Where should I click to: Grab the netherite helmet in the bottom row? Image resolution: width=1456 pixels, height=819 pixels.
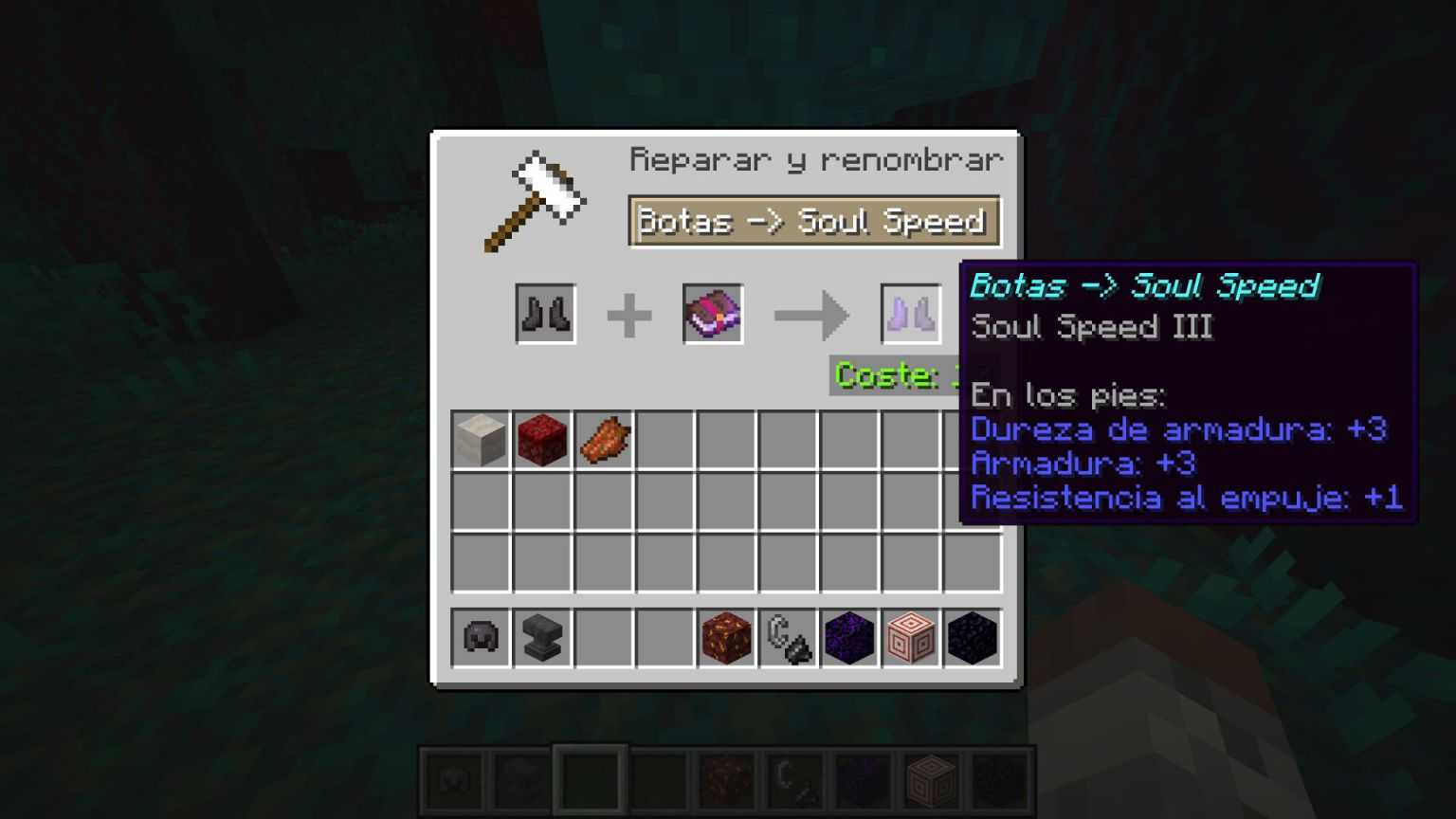(480, 638)
